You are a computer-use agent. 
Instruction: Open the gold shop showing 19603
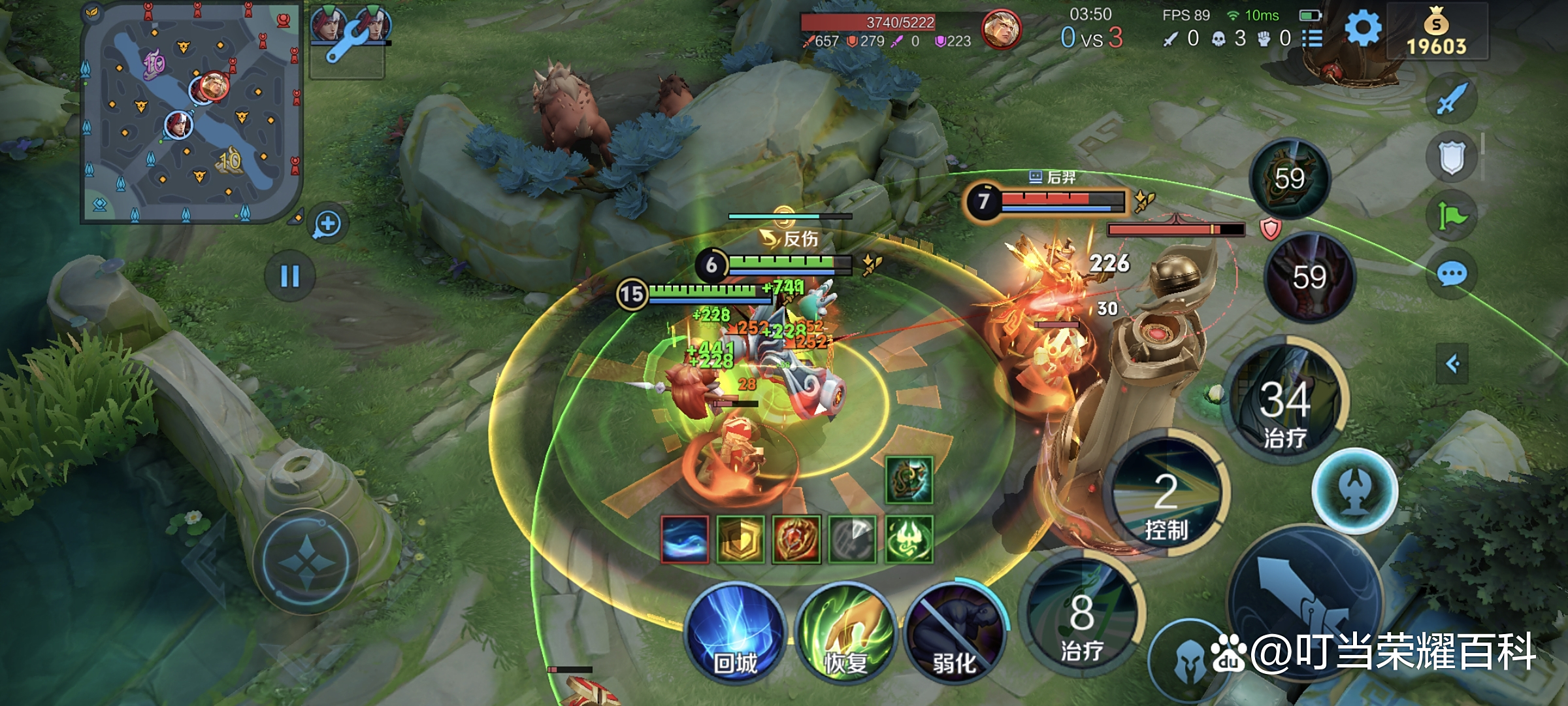(x=1436, y=33)
